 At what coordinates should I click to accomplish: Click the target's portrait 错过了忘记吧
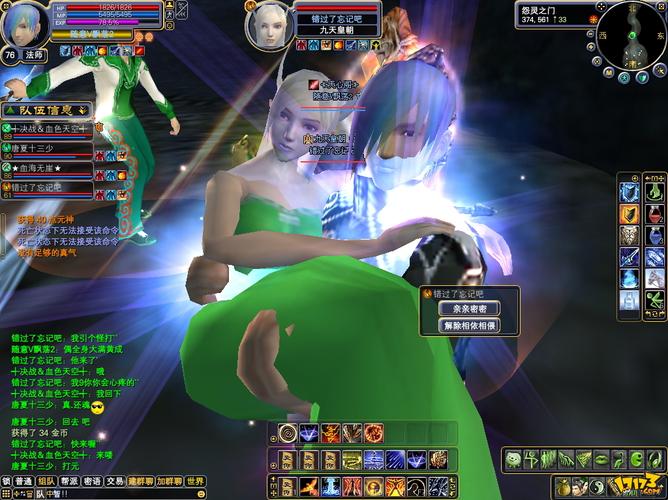click(268, 24)
